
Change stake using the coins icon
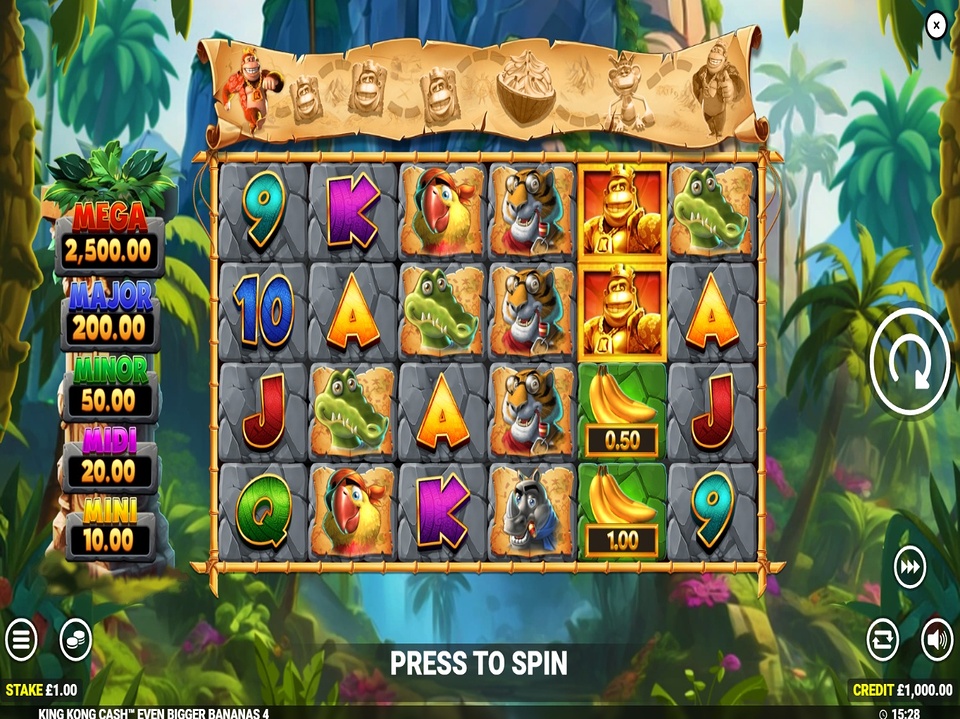[76, 640]
